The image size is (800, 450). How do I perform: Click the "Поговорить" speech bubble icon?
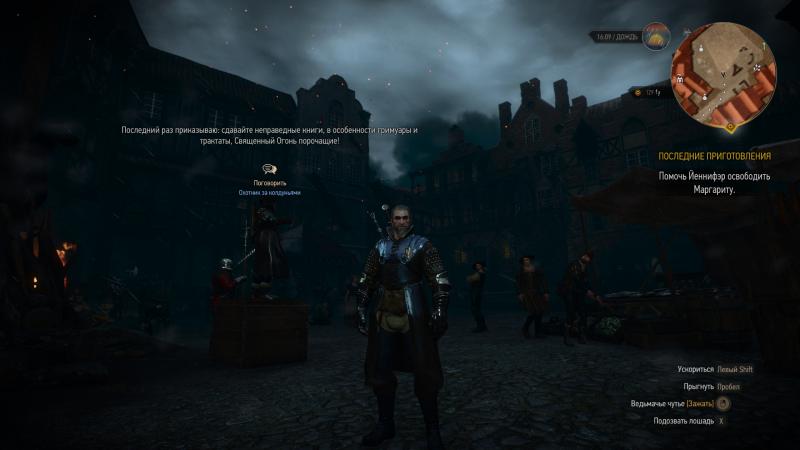pyautogui.click(x=269, y=170)
